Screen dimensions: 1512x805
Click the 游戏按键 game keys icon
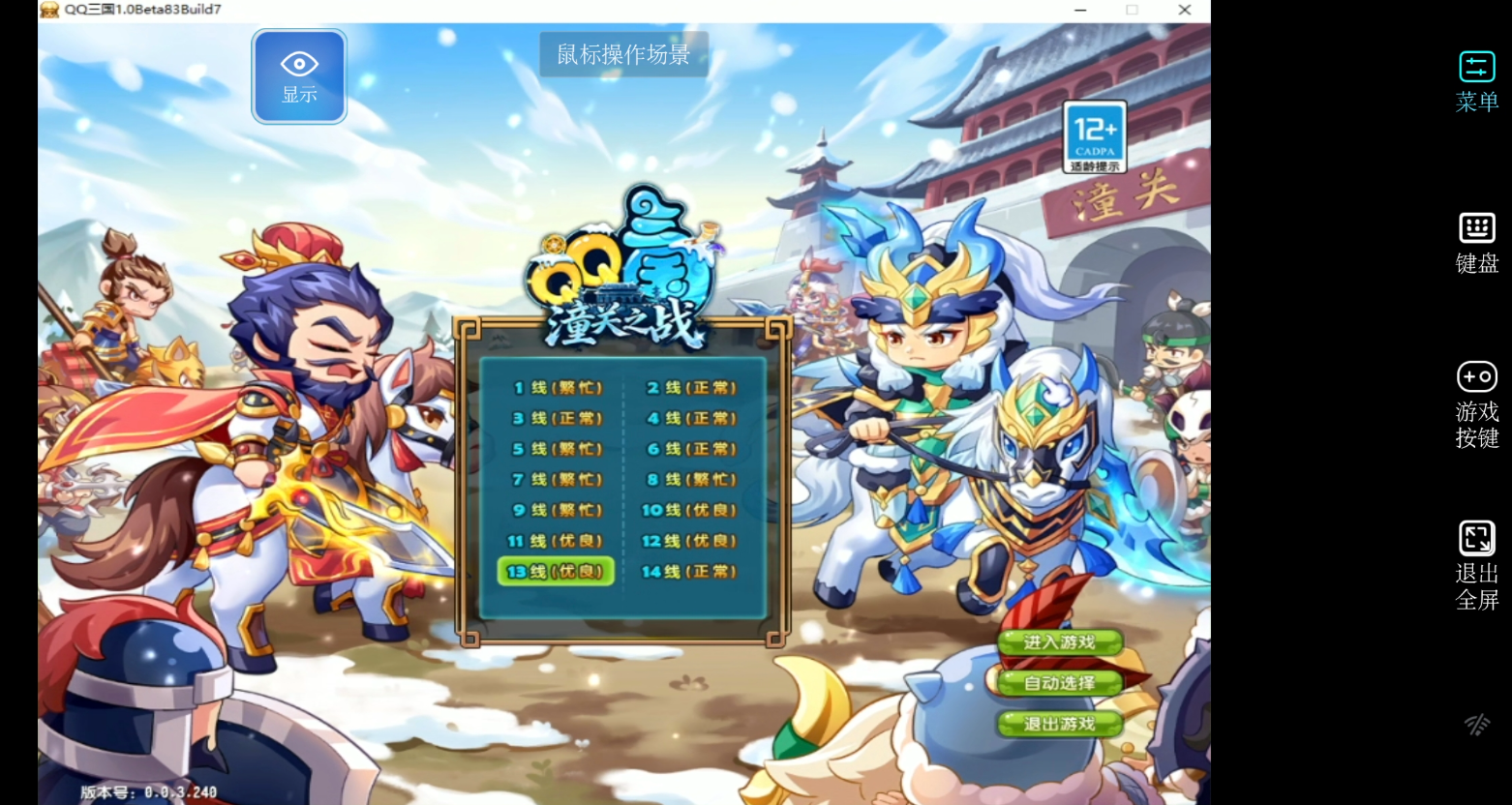(x=1475, y=377)
